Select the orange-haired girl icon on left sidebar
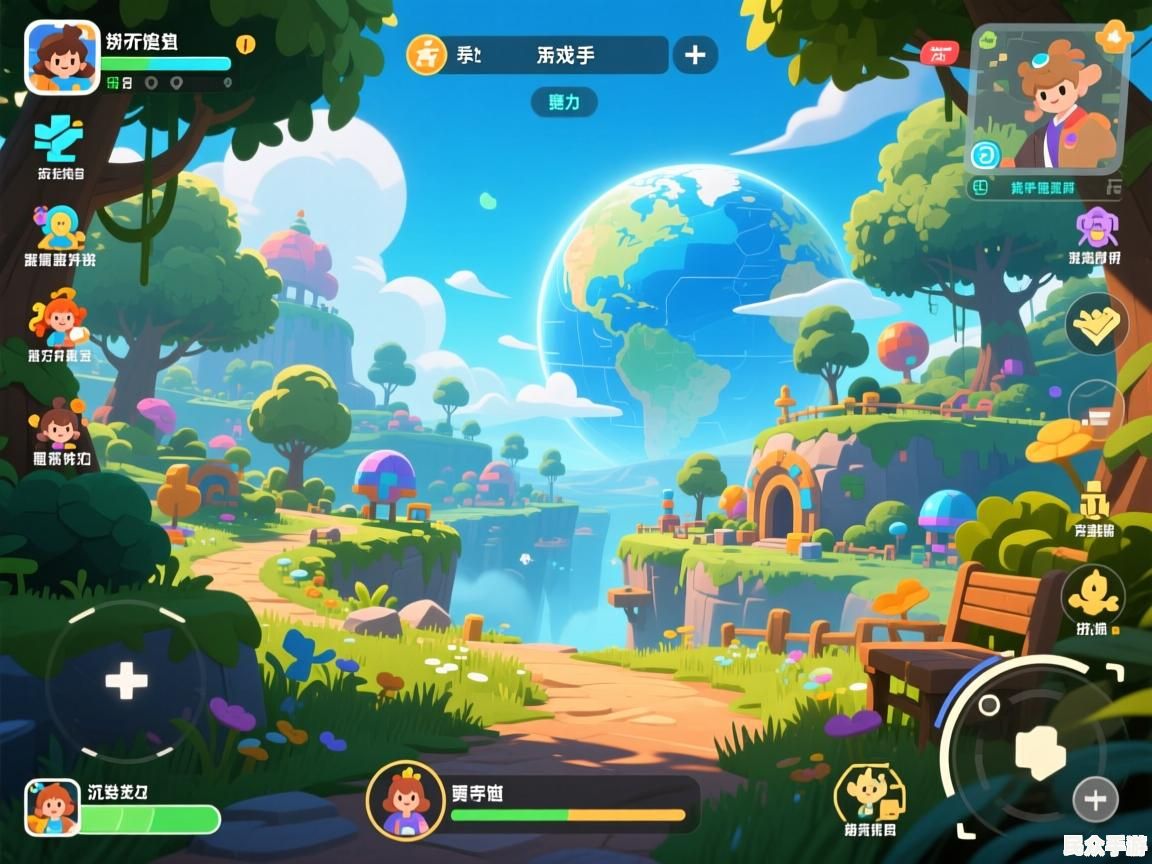This screenshot has width=1152, height=864. click(x=58, y=318)
